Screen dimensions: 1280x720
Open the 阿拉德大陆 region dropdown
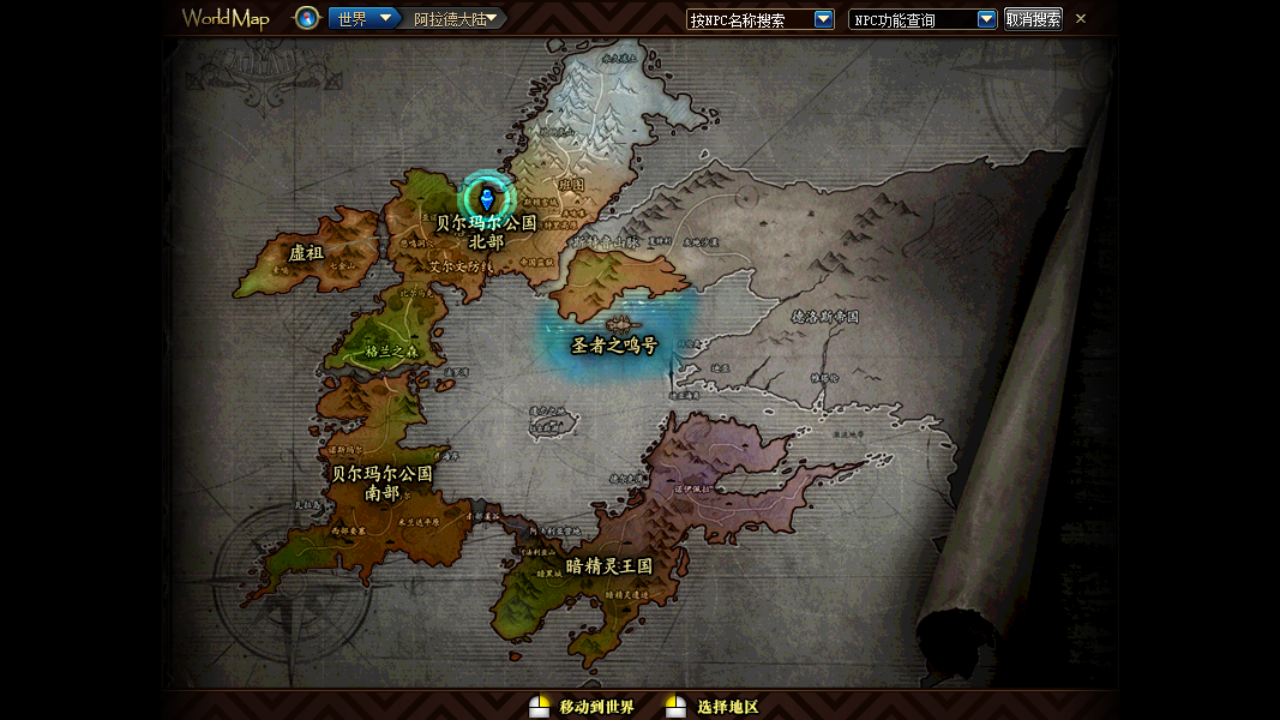click(455, 19)
